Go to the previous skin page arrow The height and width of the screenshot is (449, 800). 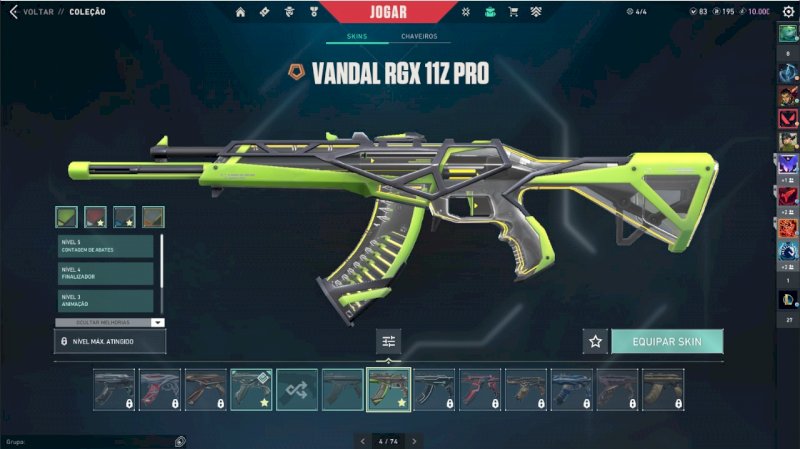click(361, 440)
